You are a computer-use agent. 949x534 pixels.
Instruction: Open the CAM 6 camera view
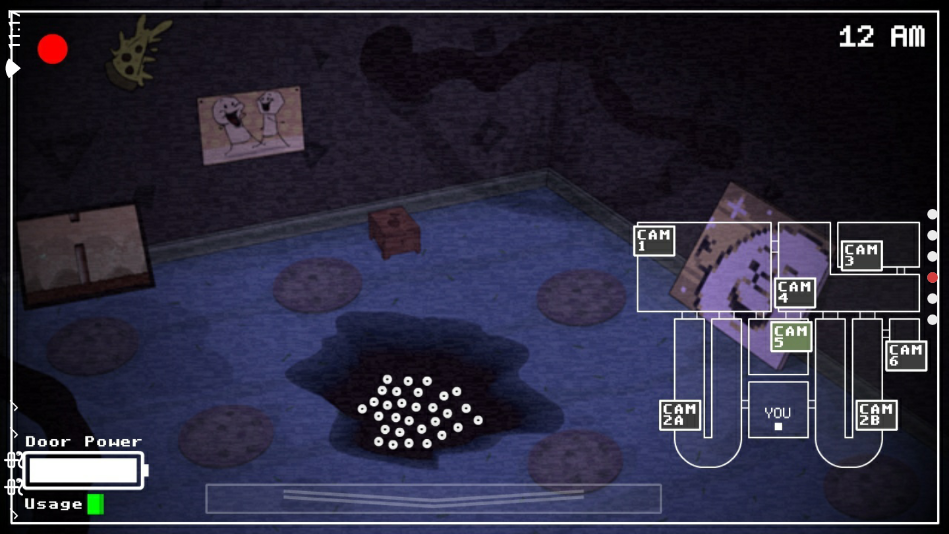coord(905,355)
